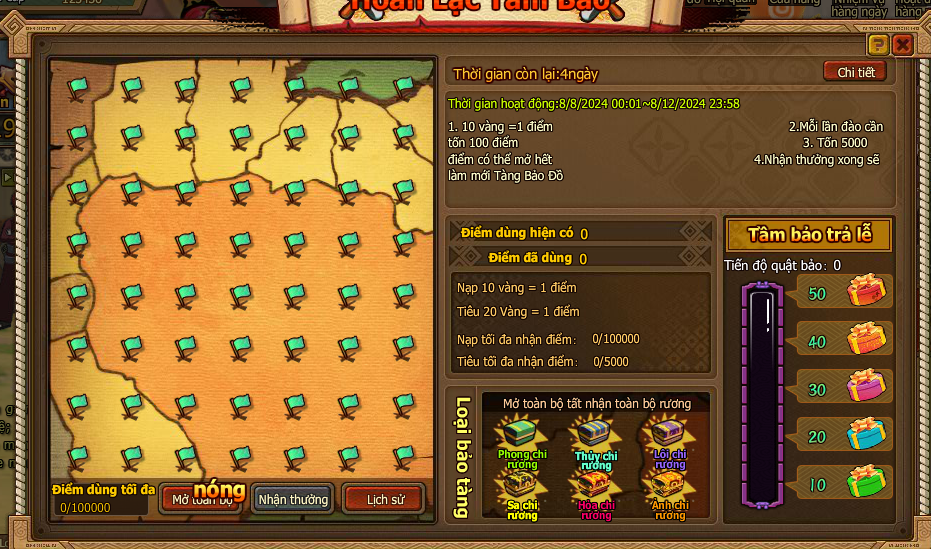The image size is (931, 549).
Task: Open the yellow question mark help
Action: (878, 45)
